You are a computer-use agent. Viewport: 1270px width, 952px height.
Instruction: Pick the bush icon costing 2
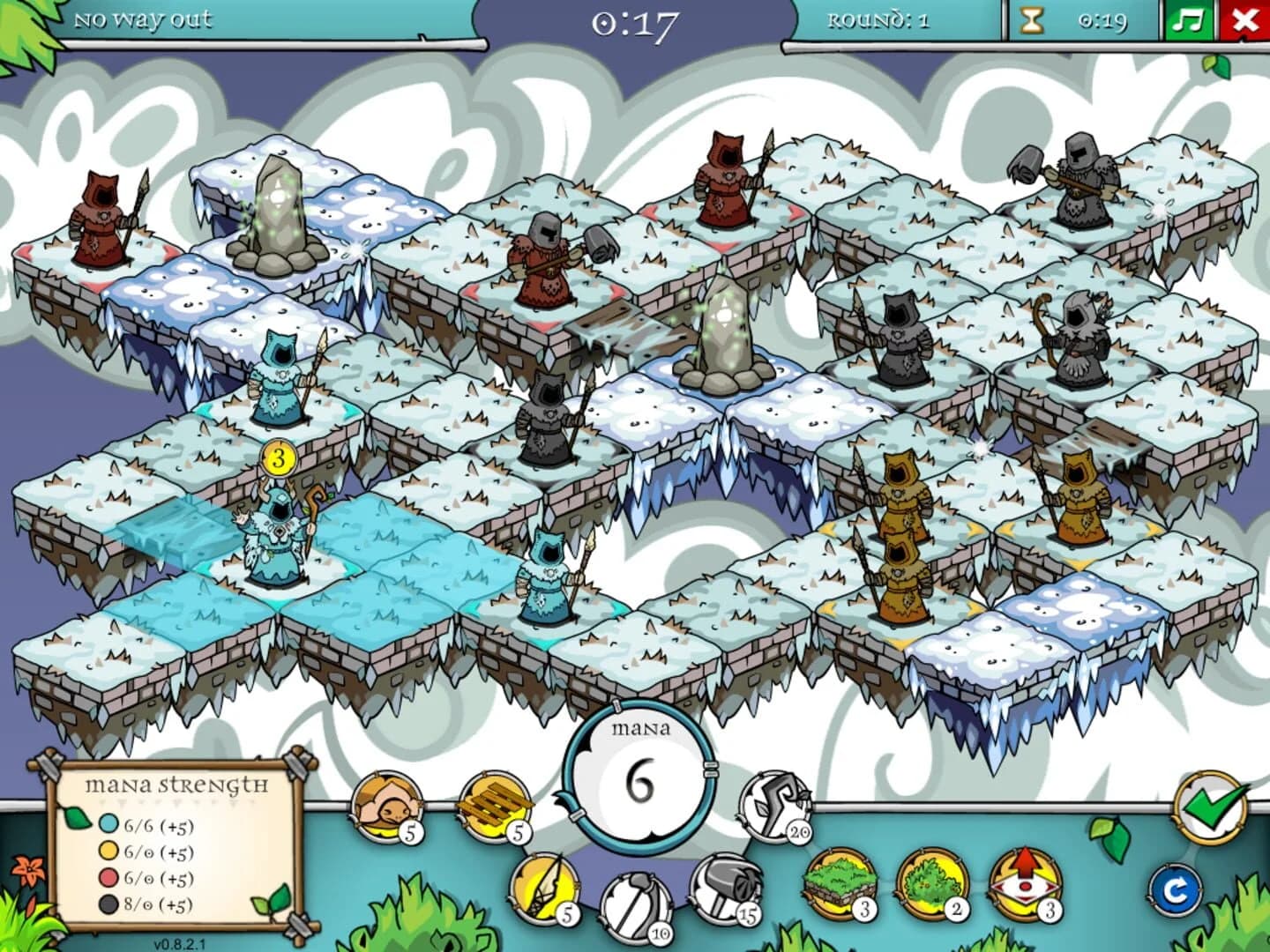click(x=930, y=881)
